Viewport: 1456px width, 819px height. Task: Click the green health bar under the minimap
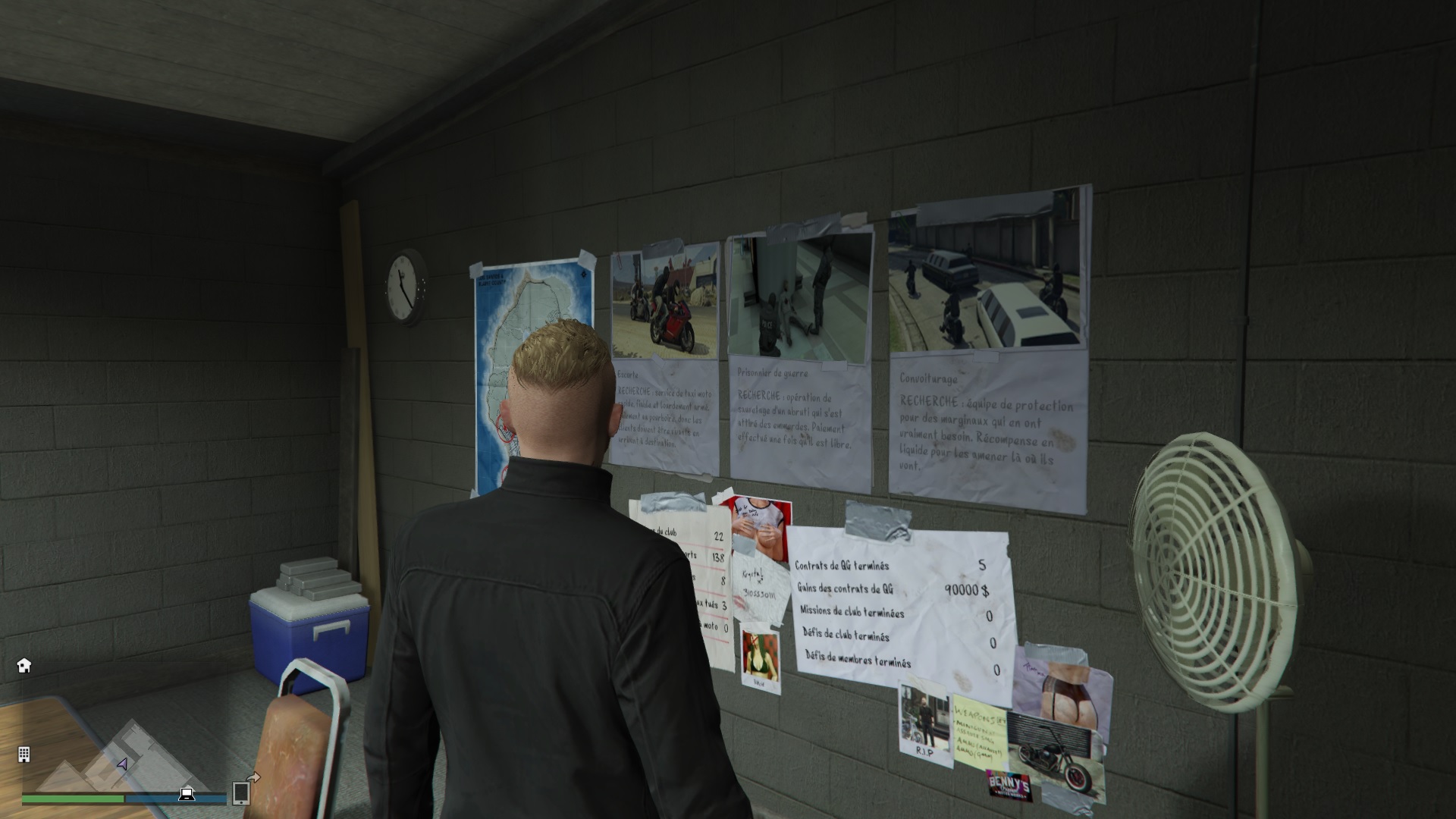click(x=73, y=797)
